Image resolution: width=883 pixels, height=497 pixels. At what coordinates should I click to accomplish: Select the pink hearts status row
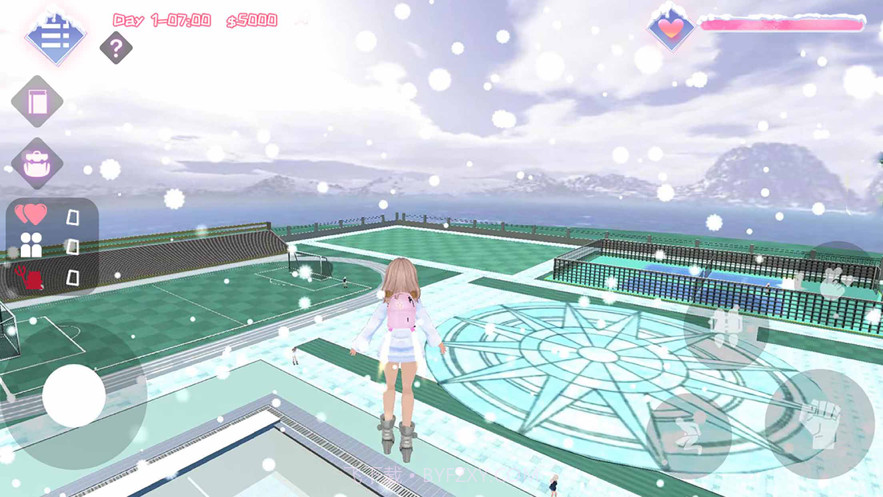coord(52,216)
